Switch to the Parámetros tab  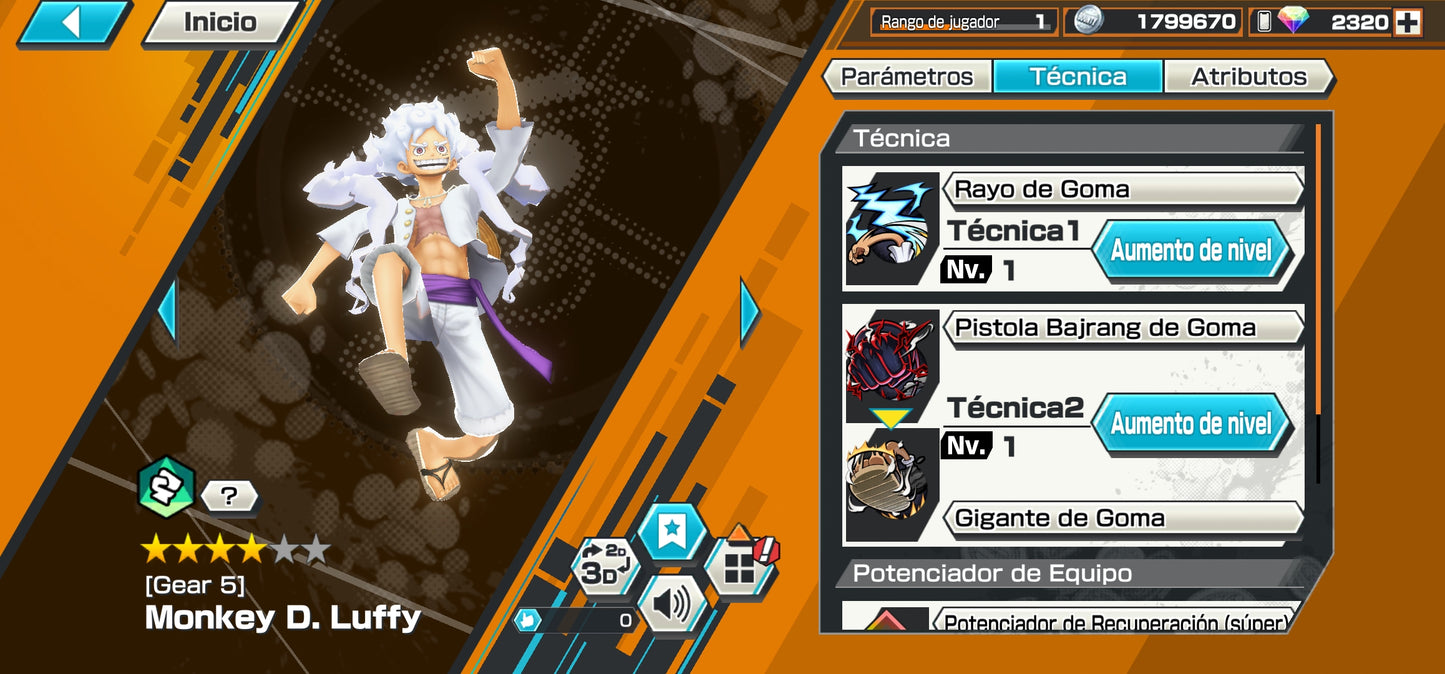point(906,77)
